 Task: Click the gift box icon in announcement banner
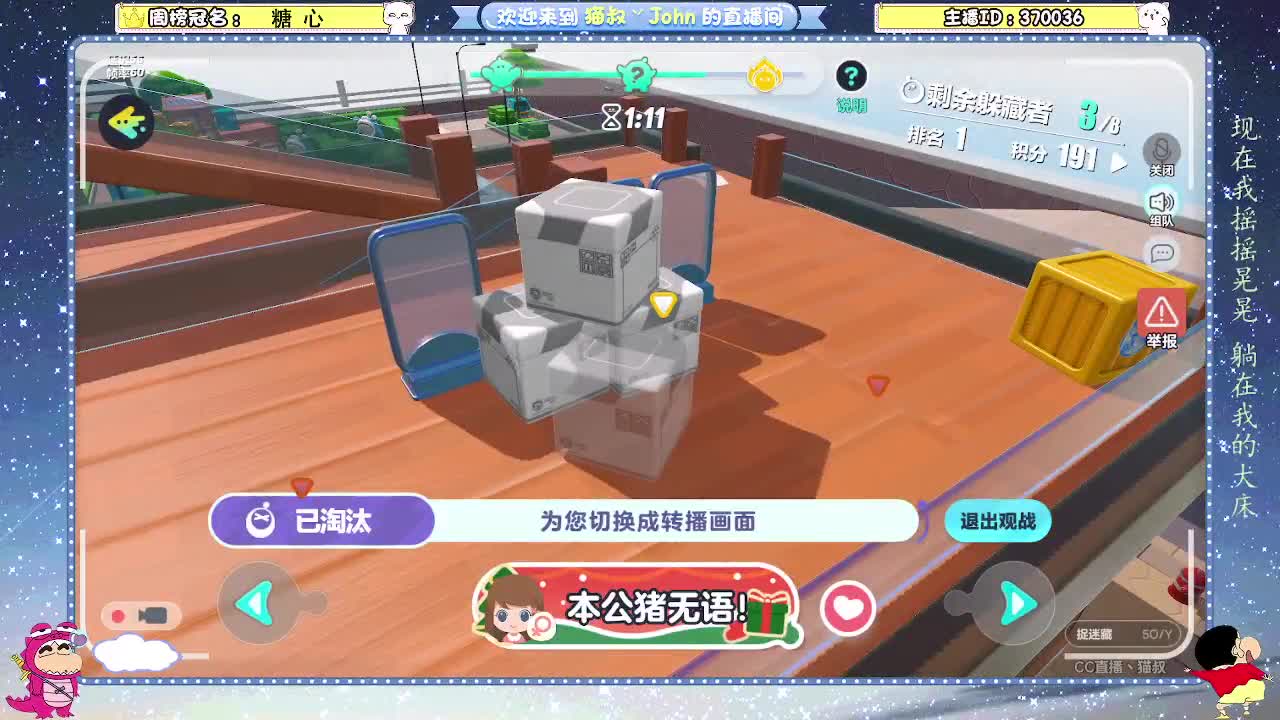768,615
